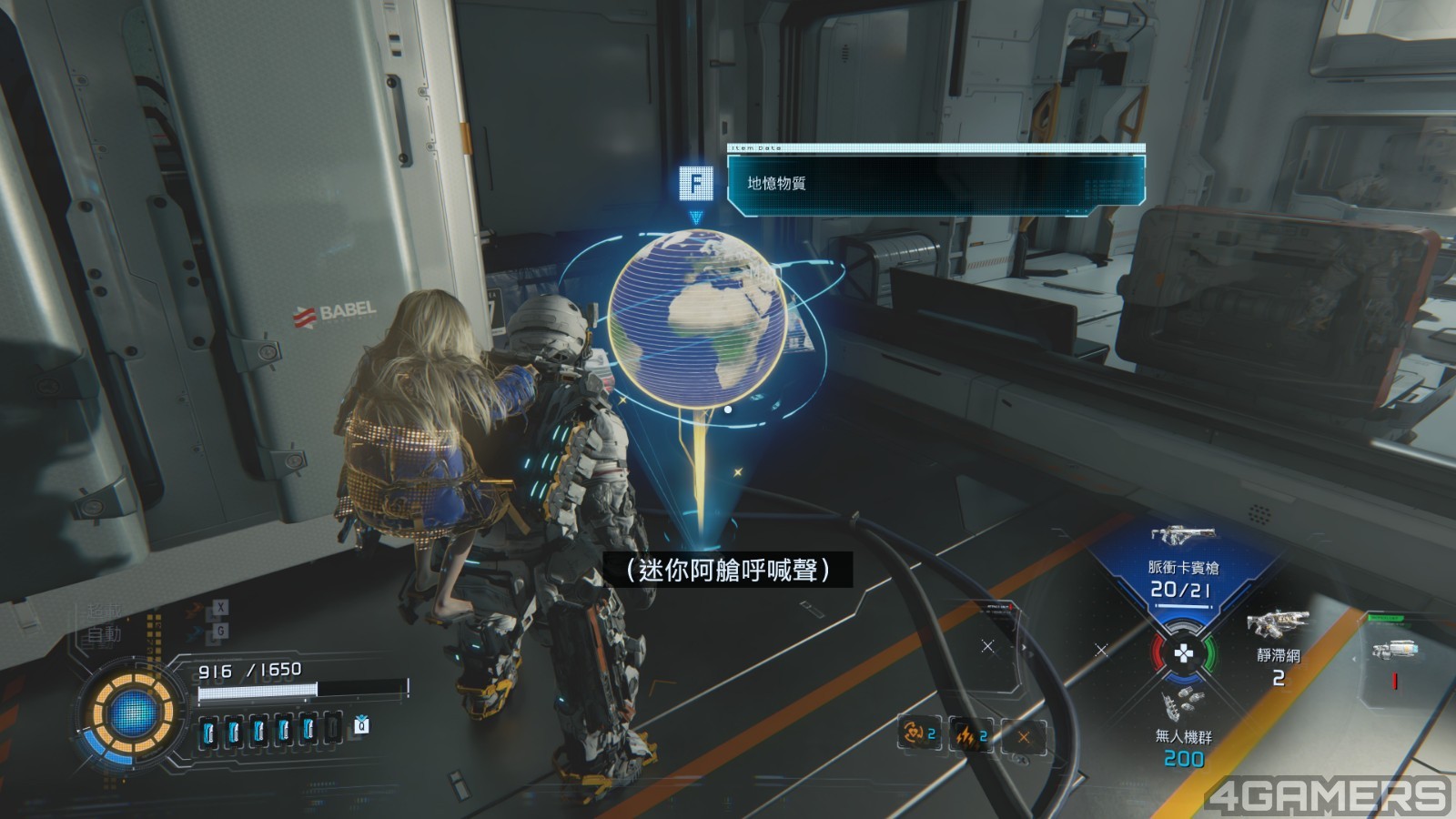Open the 地憶物質 item data panel

[x=935, y=184]
